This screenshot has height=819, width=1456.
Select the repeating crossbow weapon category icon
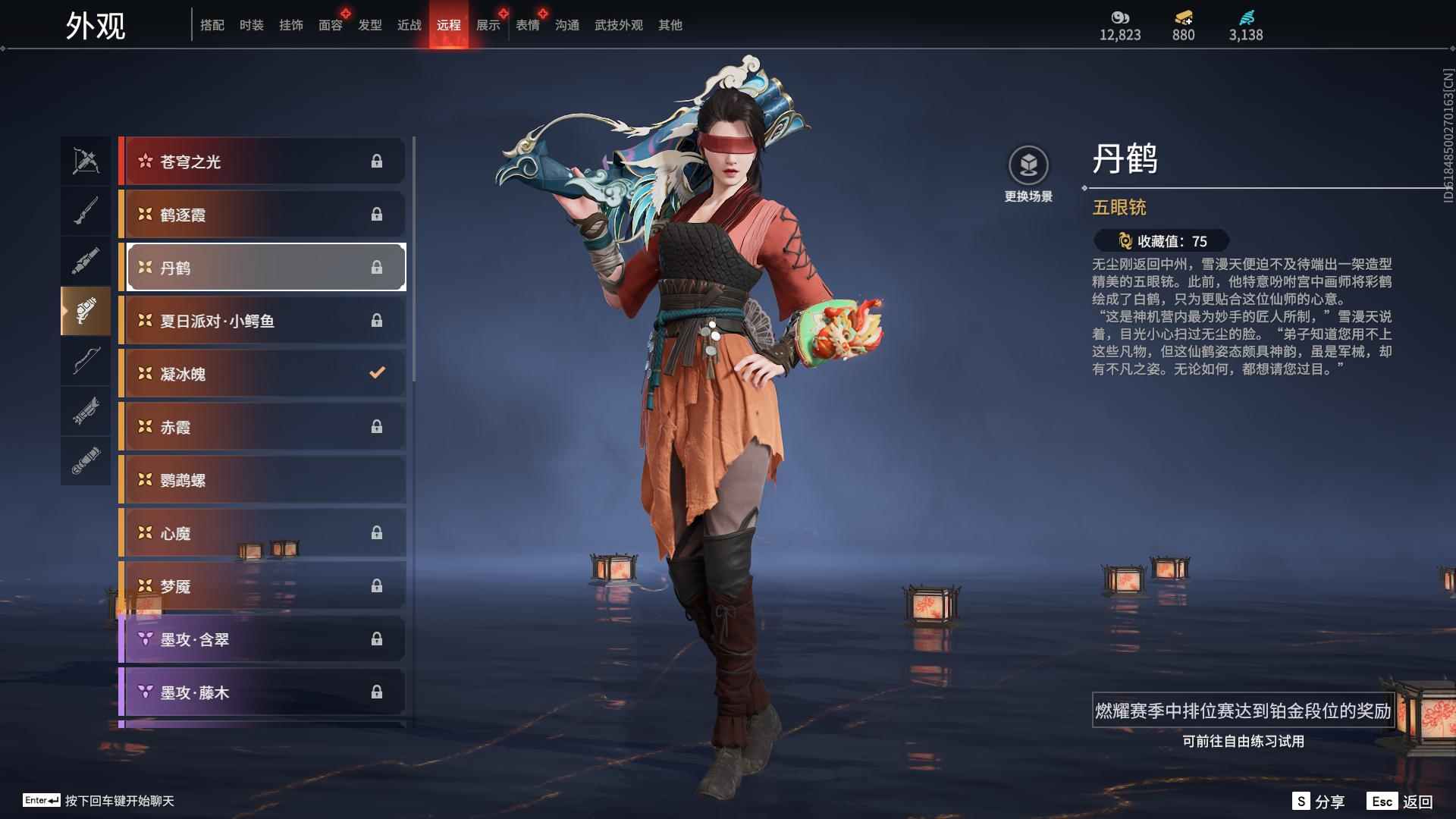(x=86, y=160)
